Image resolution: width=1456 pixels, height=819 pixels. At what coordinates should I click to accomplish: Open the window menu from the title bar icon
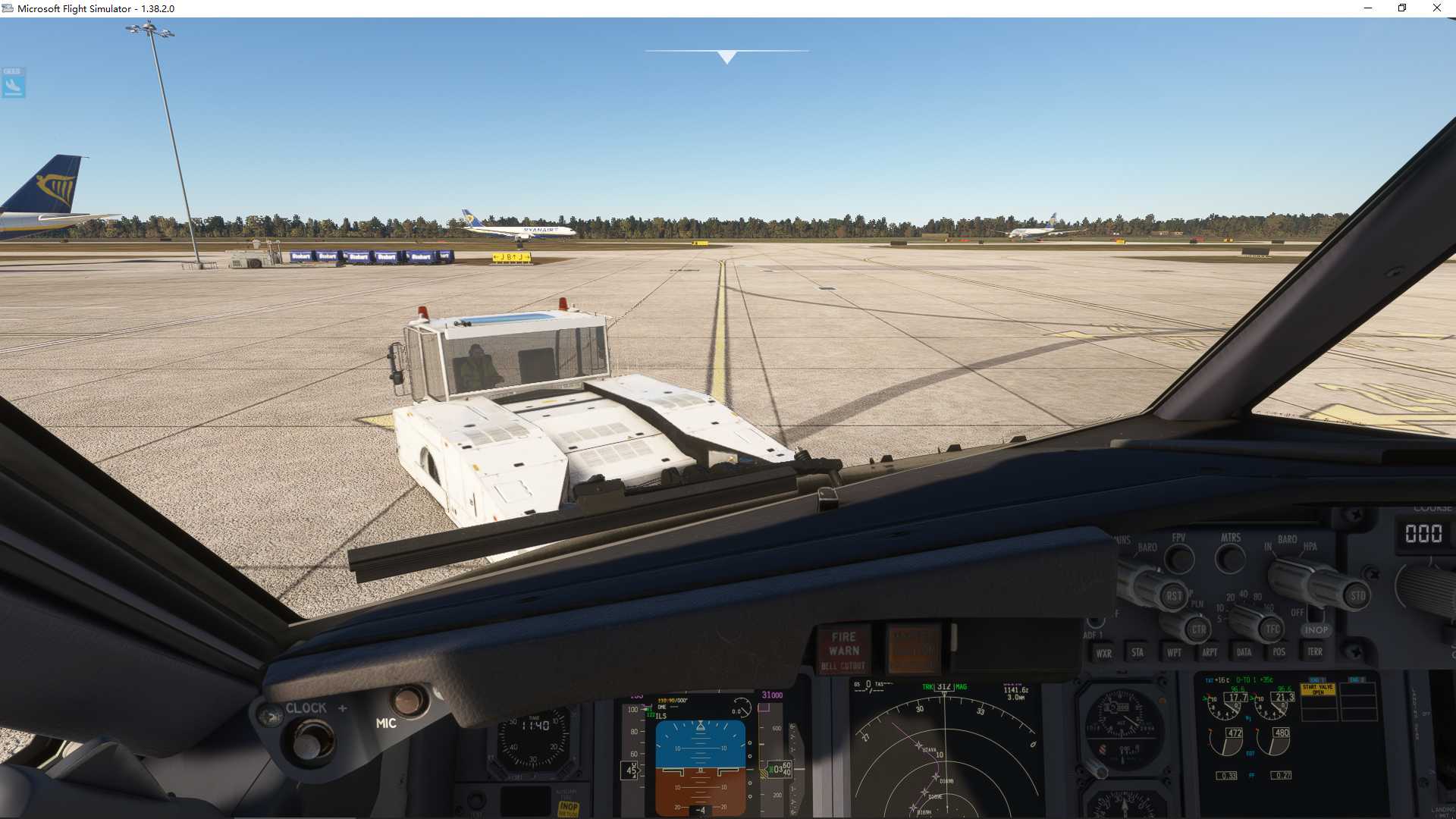click(x=7, y=8)
